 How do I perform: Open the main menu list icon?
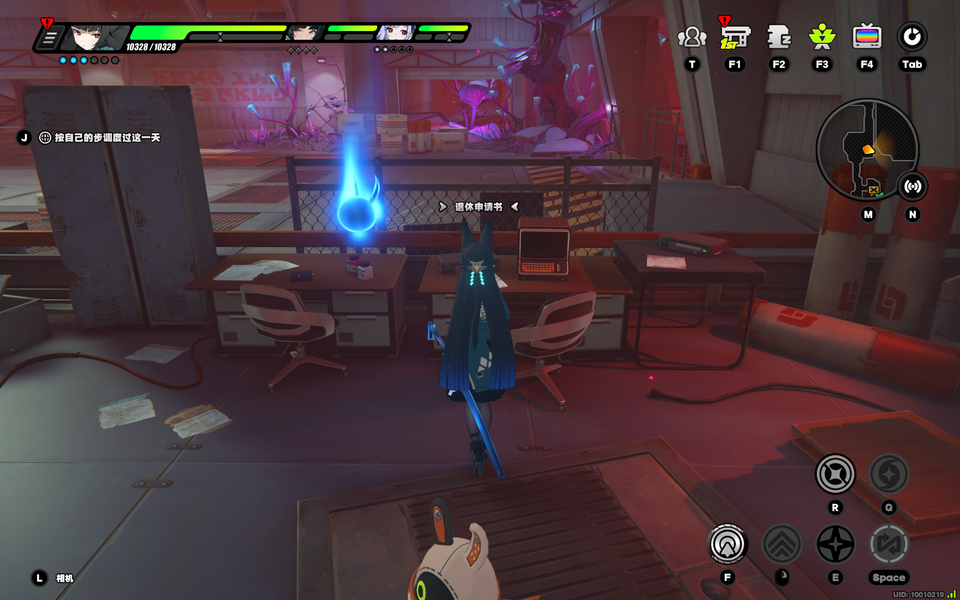pos(47,38)
